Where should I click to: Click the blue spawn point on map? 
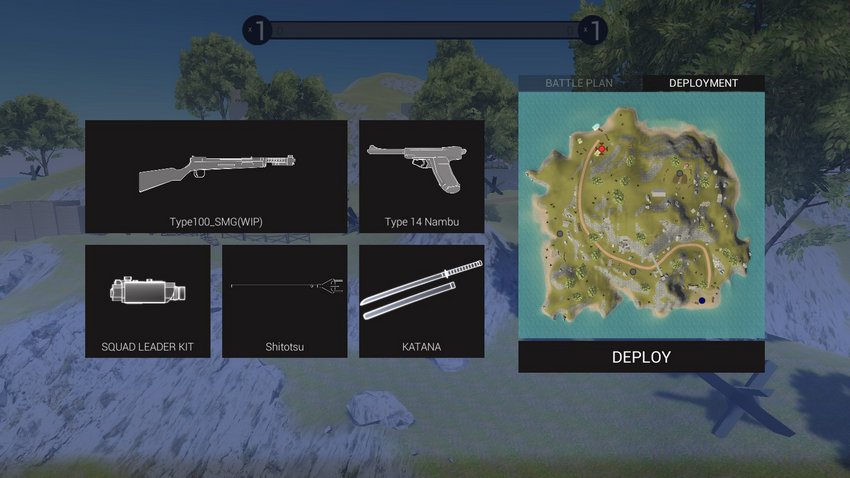pyautogui.click(x=702, y=300)
